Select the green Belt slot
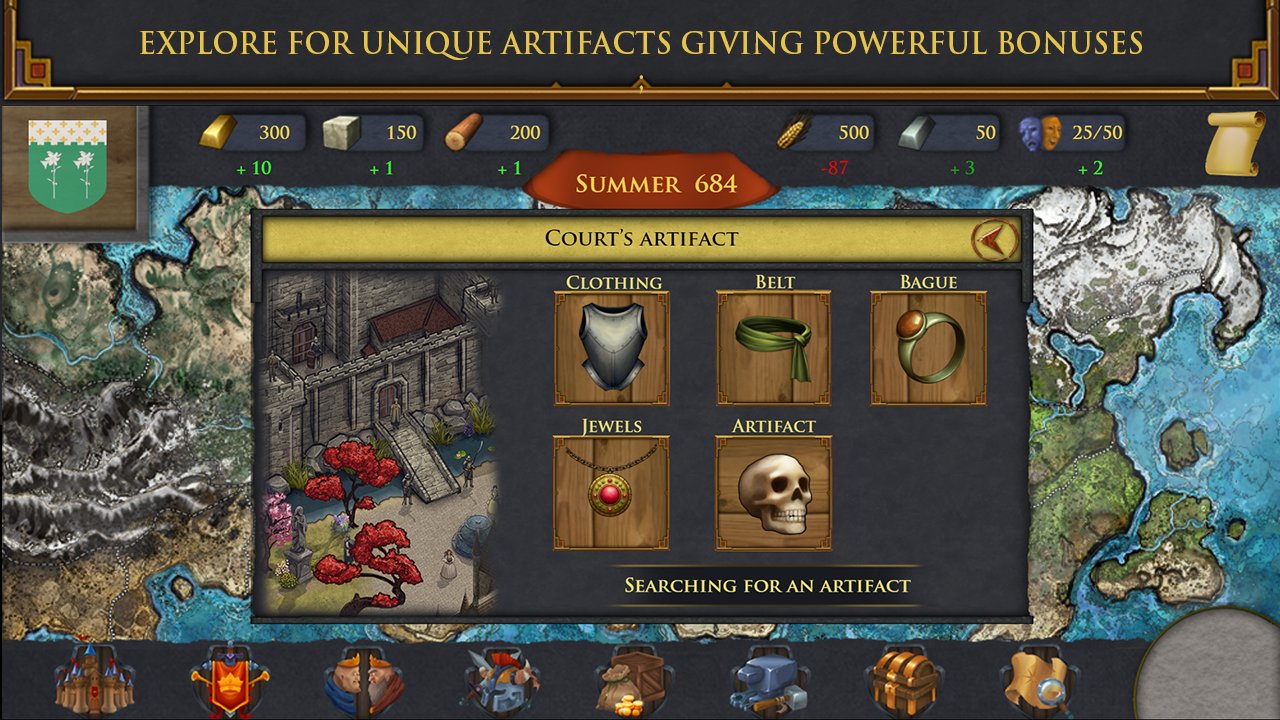Image resolution: width=1280 pixels, height=720 pixels. (x=773, y=348)
